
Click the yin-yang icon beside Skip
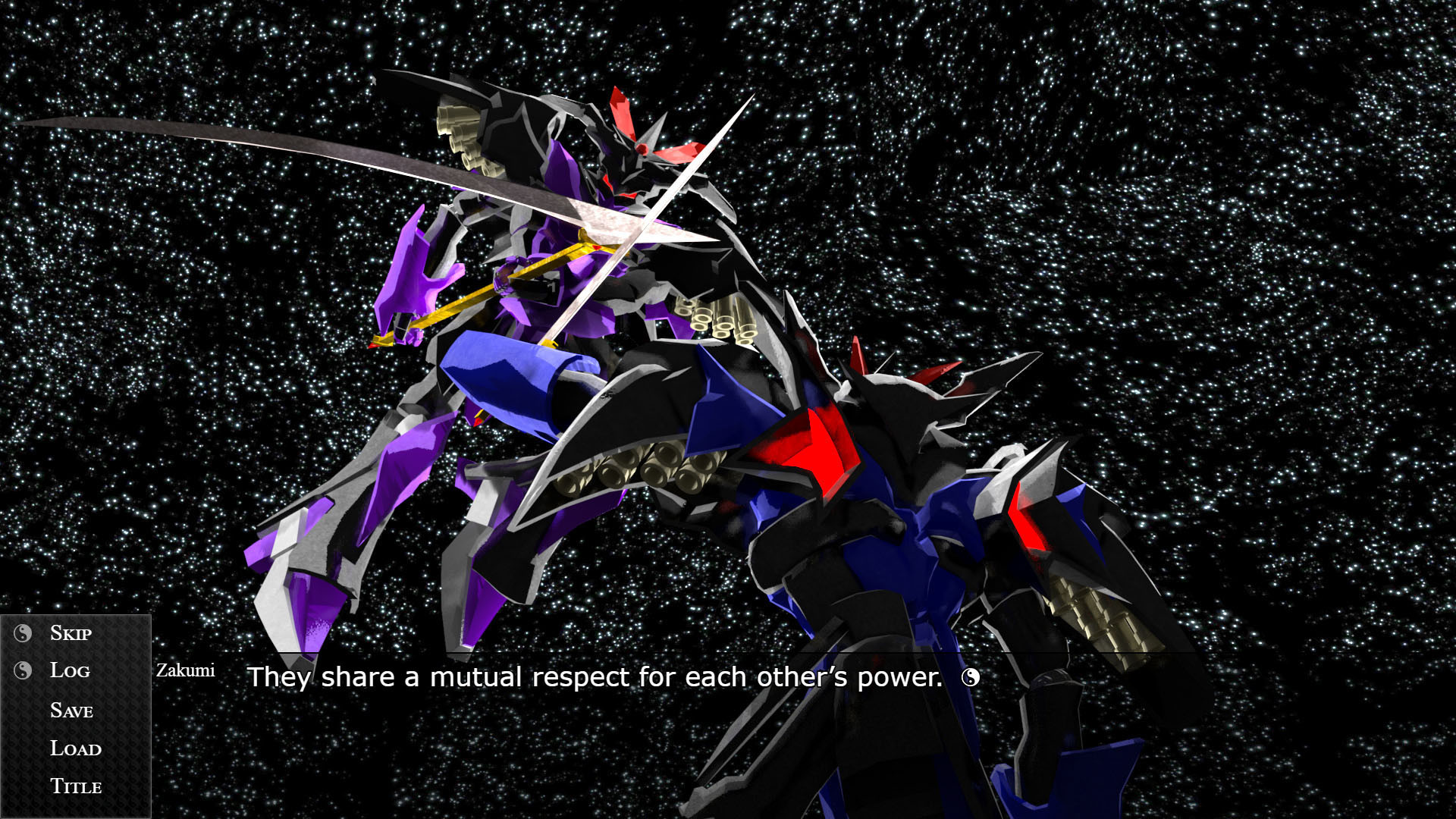point(21,632)
